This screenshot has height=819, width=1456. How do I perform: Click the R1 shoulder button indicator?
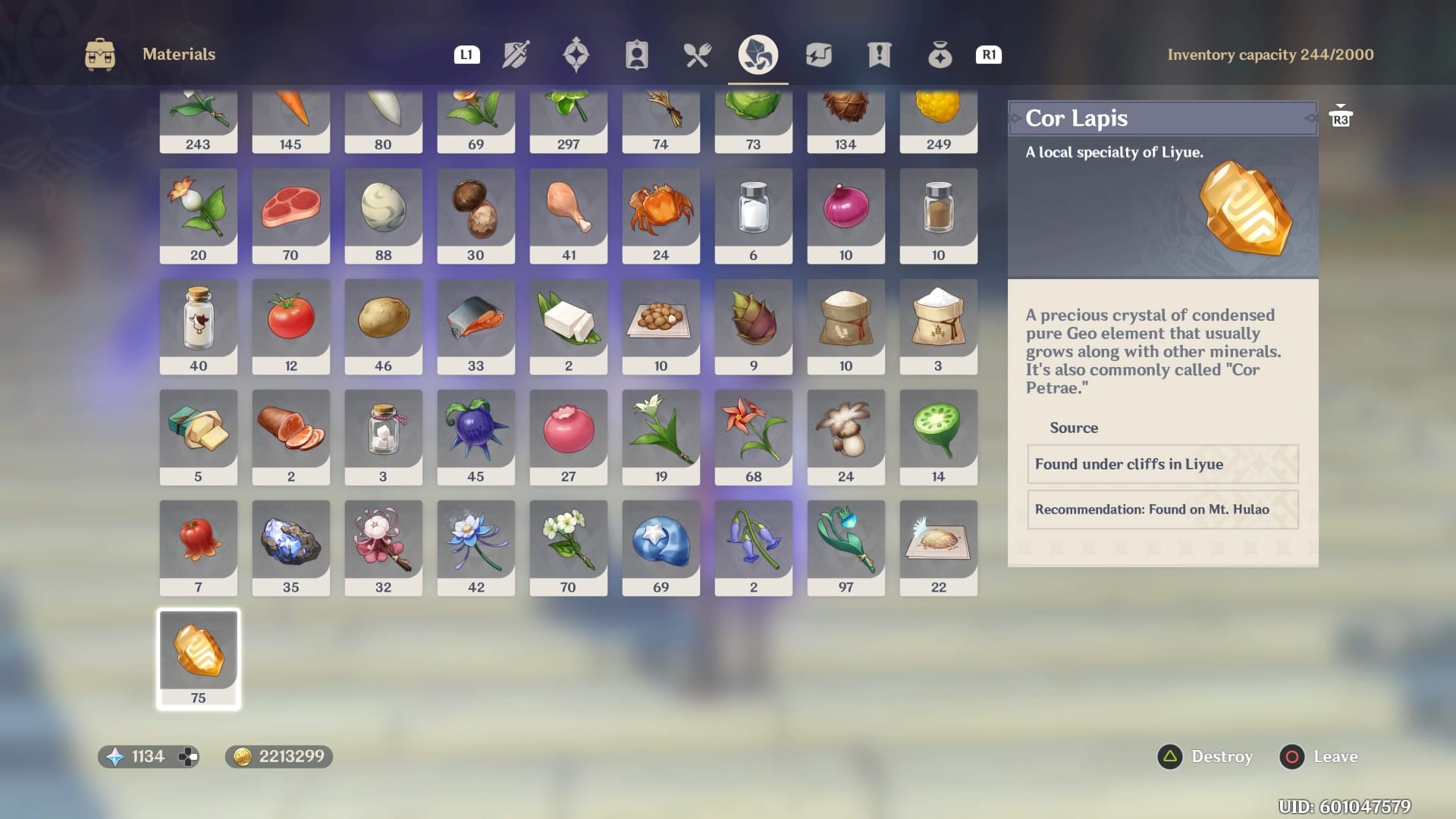tap(988, 55)
